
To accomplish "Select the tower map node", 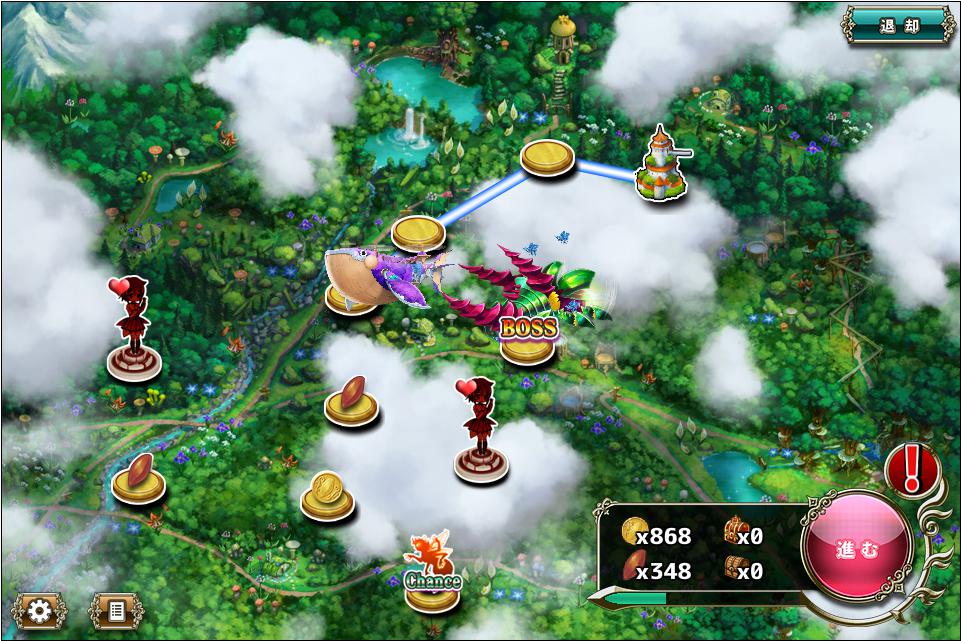I will coord(661,168).
